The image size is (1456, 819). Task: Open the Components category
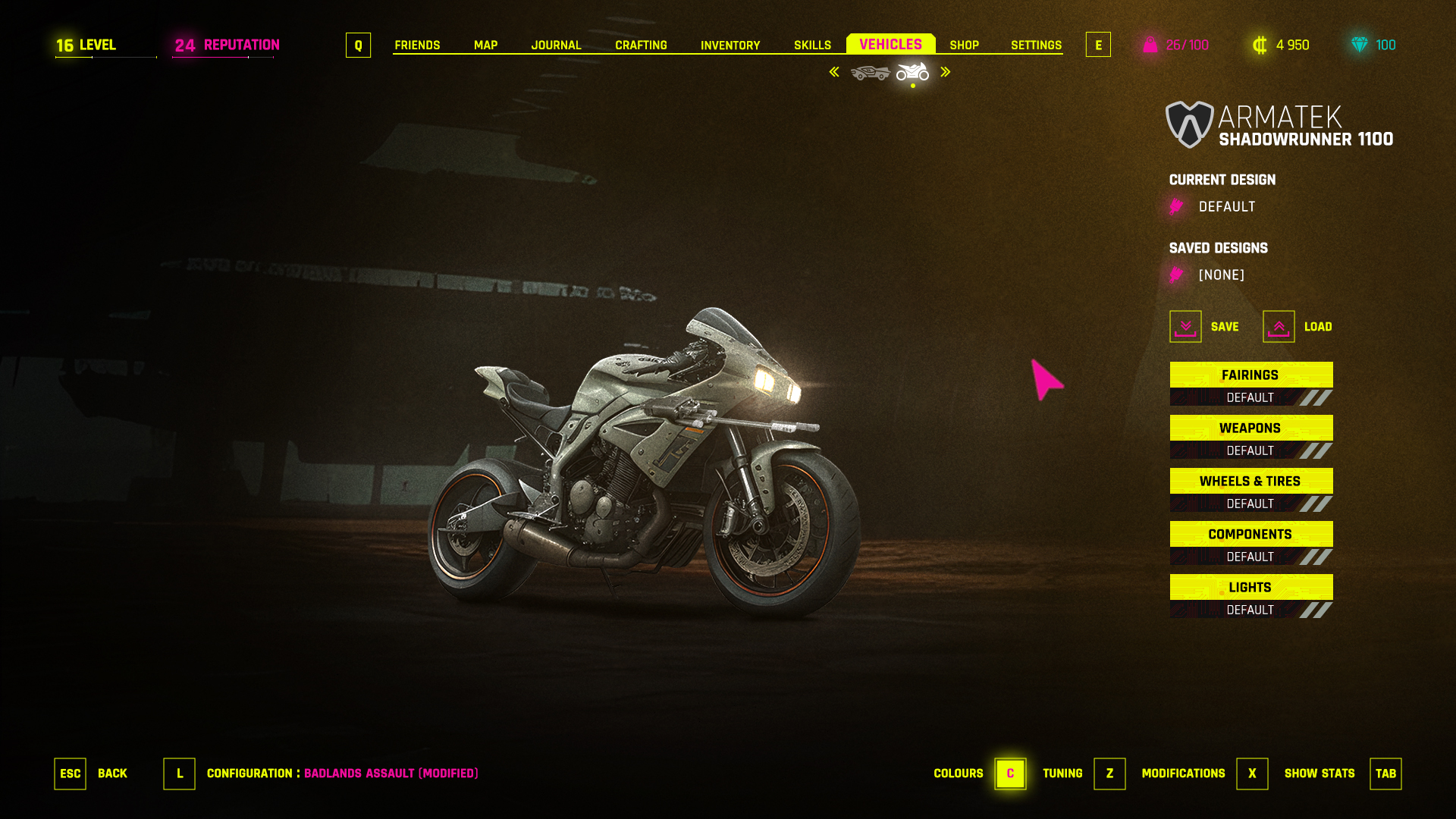coord(1250,535)
